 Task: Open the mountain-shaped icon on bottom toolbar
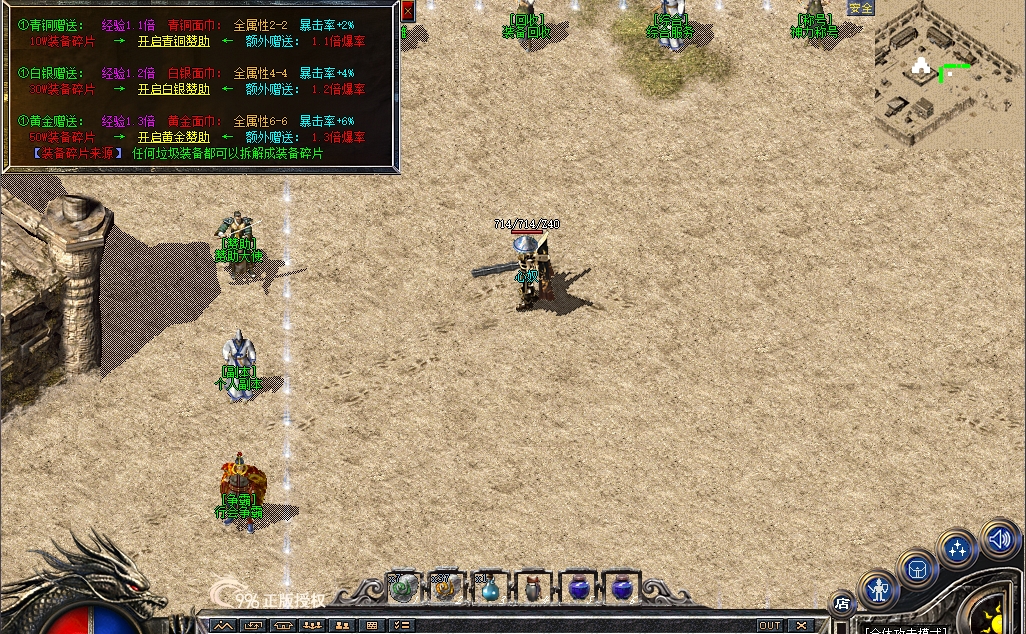pos(223,626)
